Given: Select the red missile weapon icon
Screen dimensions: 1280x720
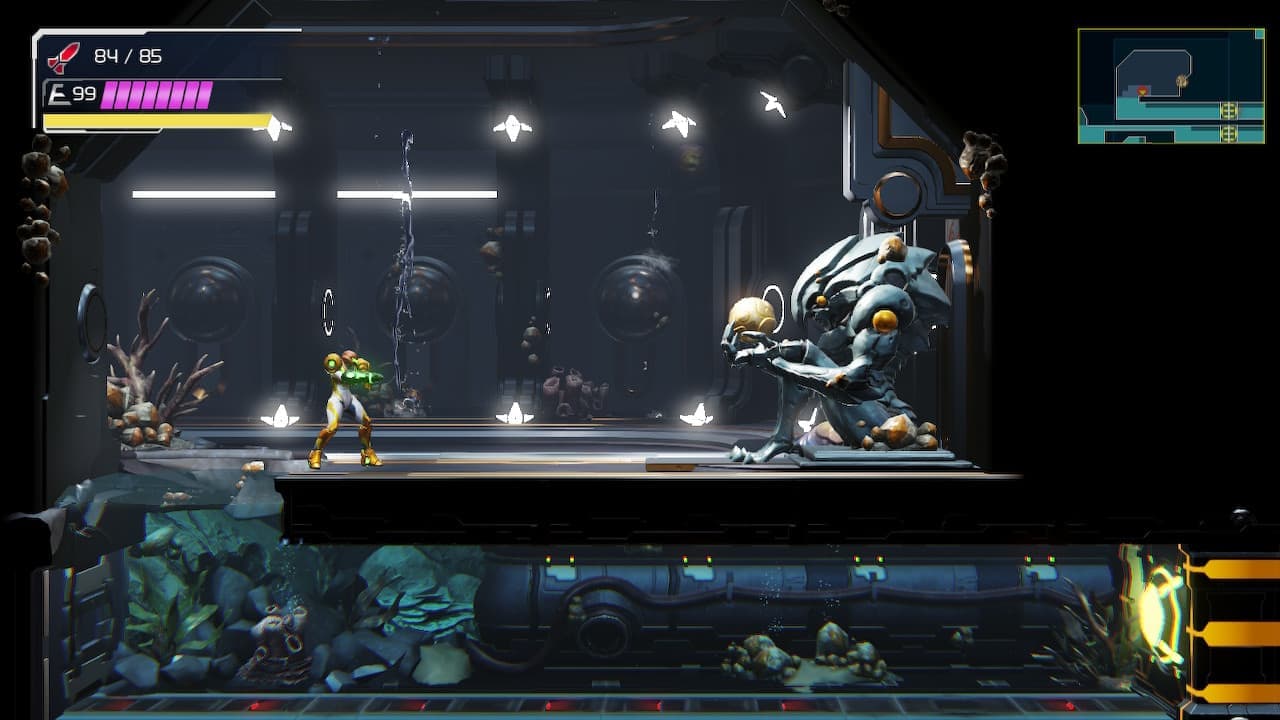Looking at the screenshot, I should [x=63, y=58].
